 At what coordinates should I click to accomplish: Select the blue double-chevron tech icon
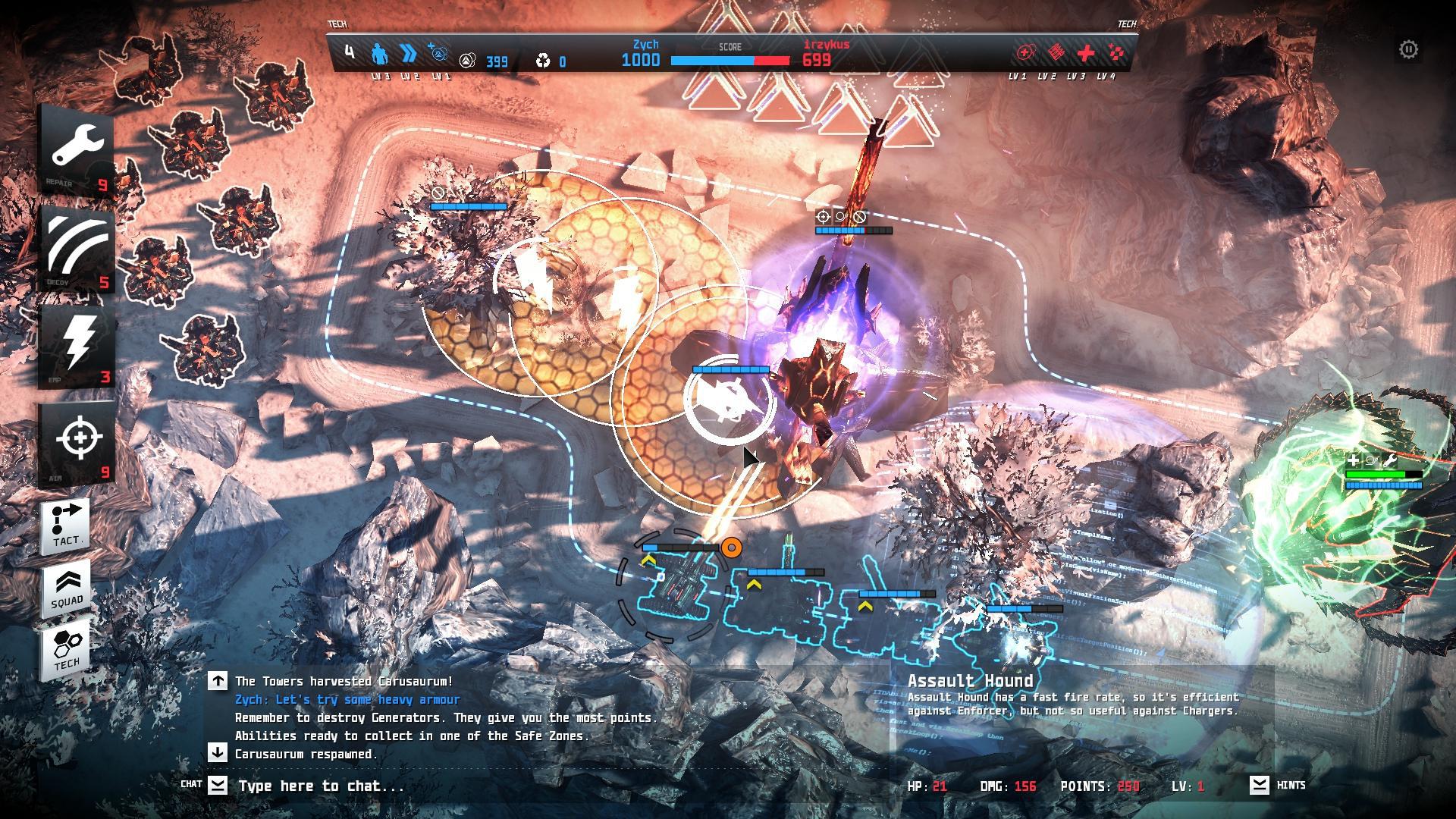(x=409, y=54)
